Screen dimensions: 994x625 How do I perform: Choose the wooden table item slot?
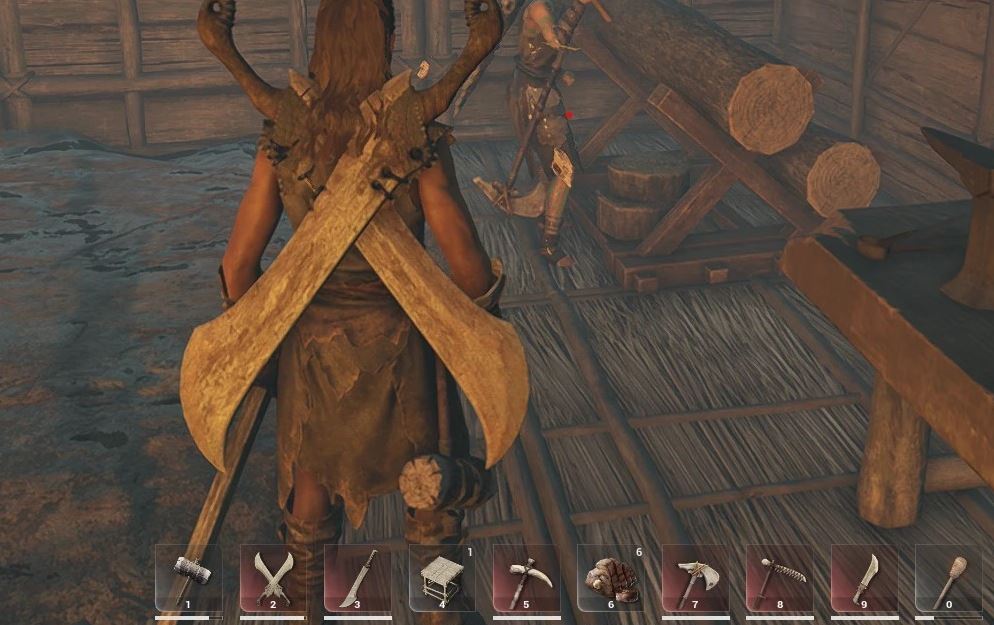click(442, 577)
